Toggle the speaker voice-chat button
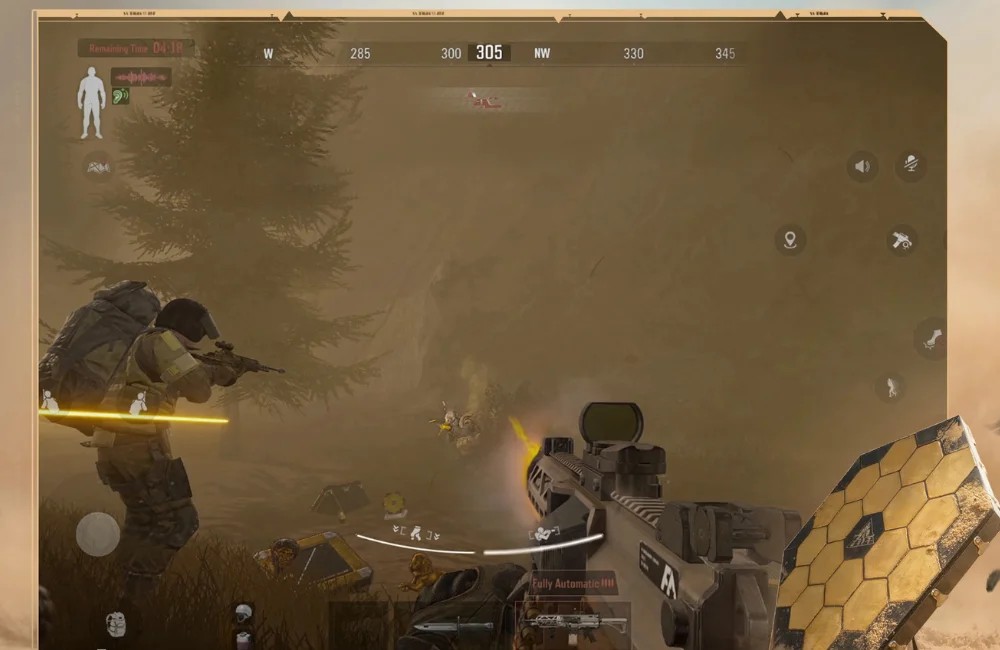The width and height of the screenshot is (1000, 650). (x=862, y=166)
